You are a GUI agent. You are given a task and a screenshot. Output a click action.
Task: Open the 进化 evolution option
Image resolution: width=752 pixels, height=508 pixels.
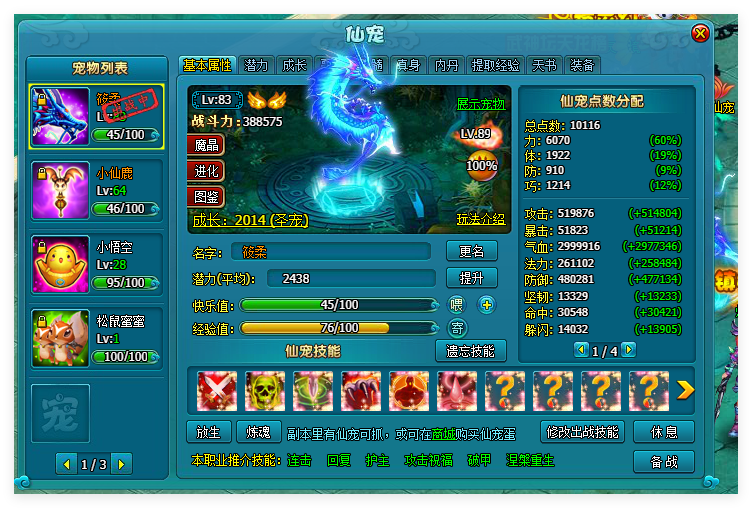[205, 170]
